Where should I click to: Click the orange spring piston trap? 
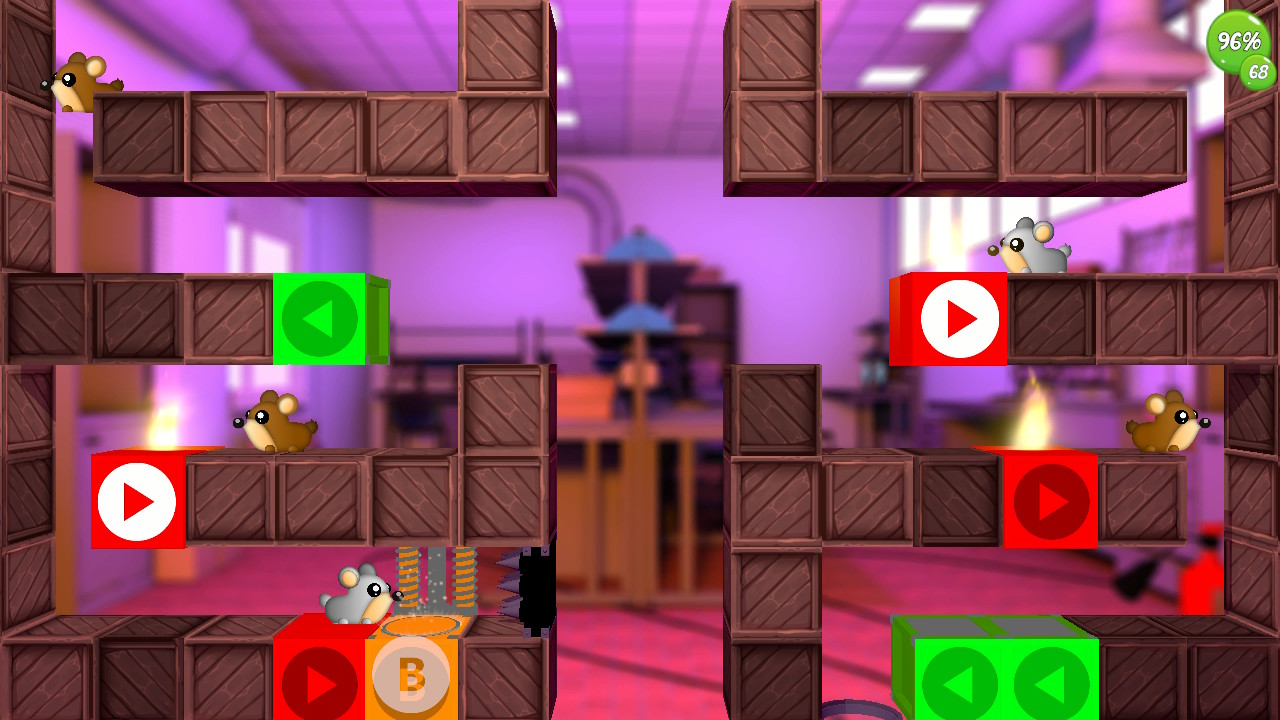click(438, 580)
